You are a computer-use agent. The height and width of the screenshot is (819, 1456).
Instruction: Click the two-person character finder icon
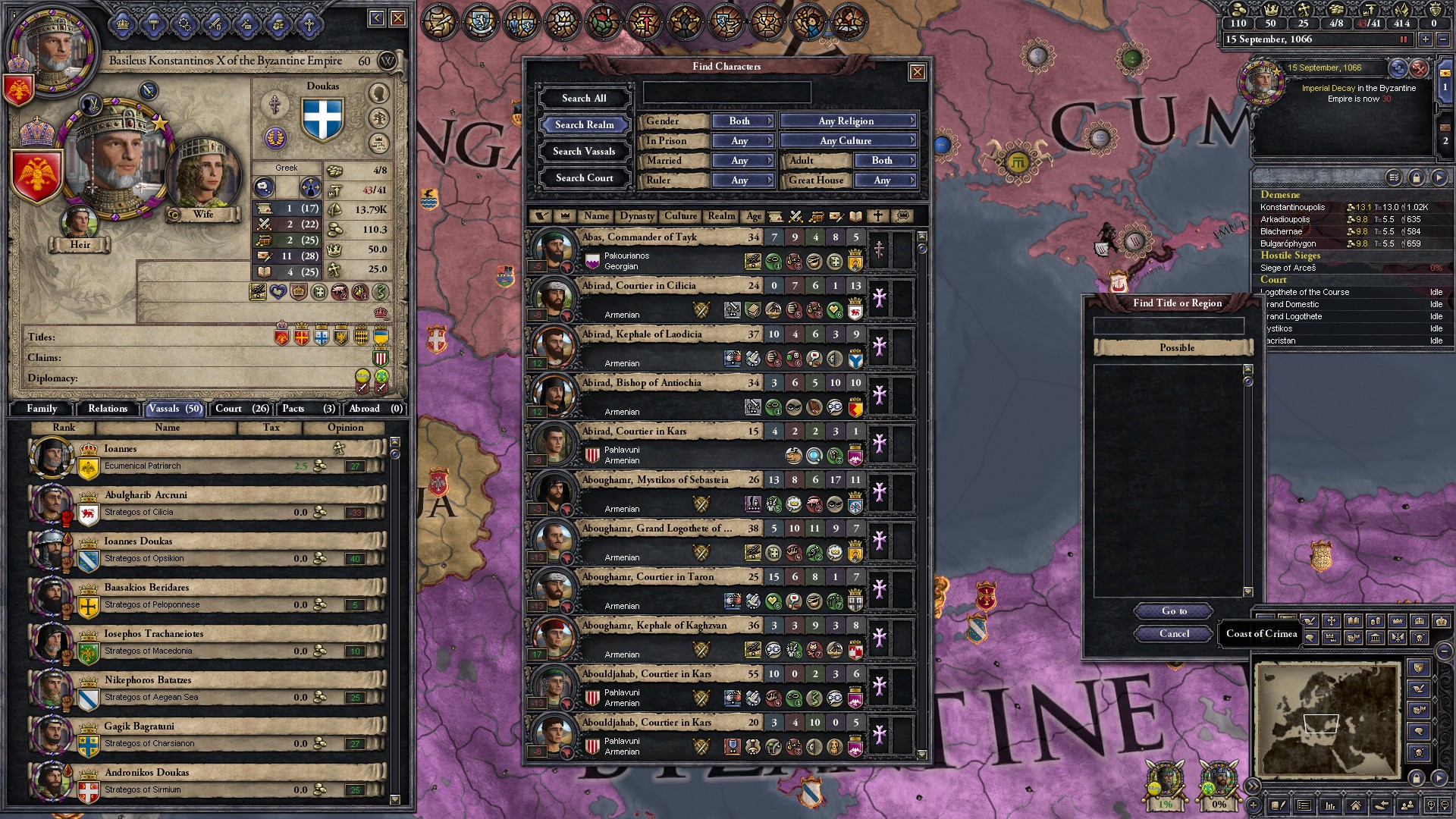point(1407,807)
